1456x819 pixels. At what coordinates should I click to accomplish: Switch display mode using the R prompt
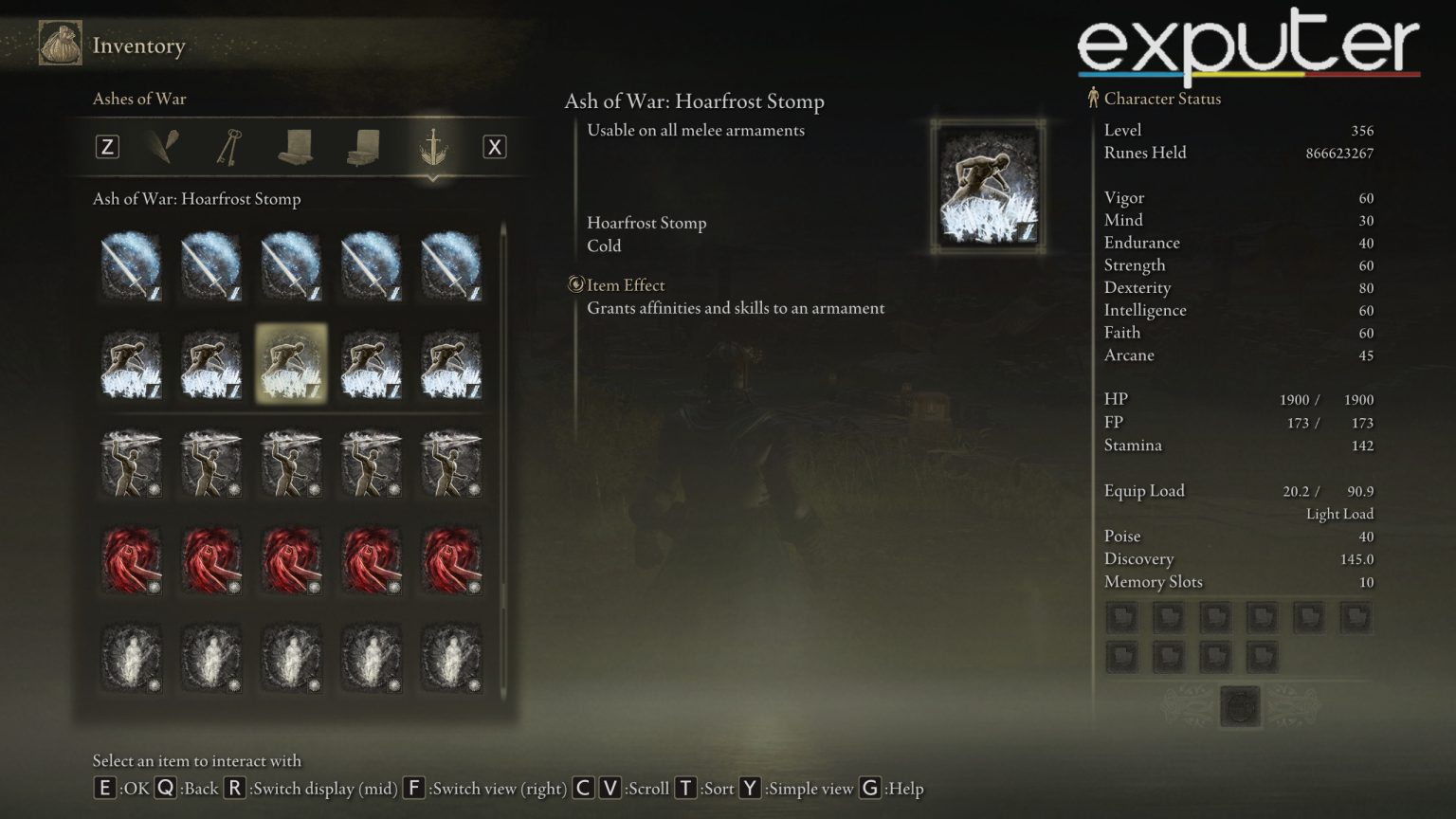233,788
